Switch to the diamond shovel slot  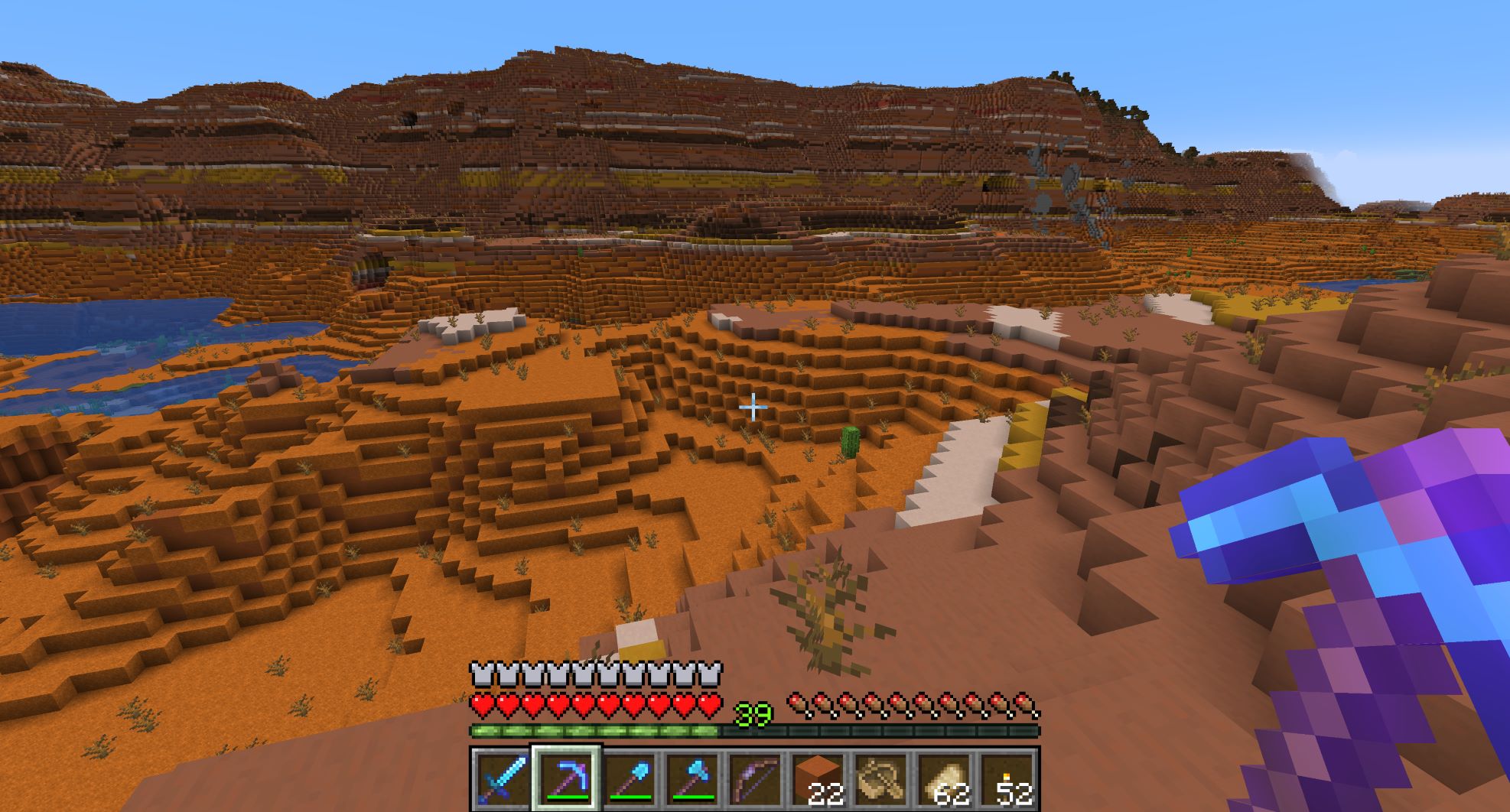[x=630, y=778]
